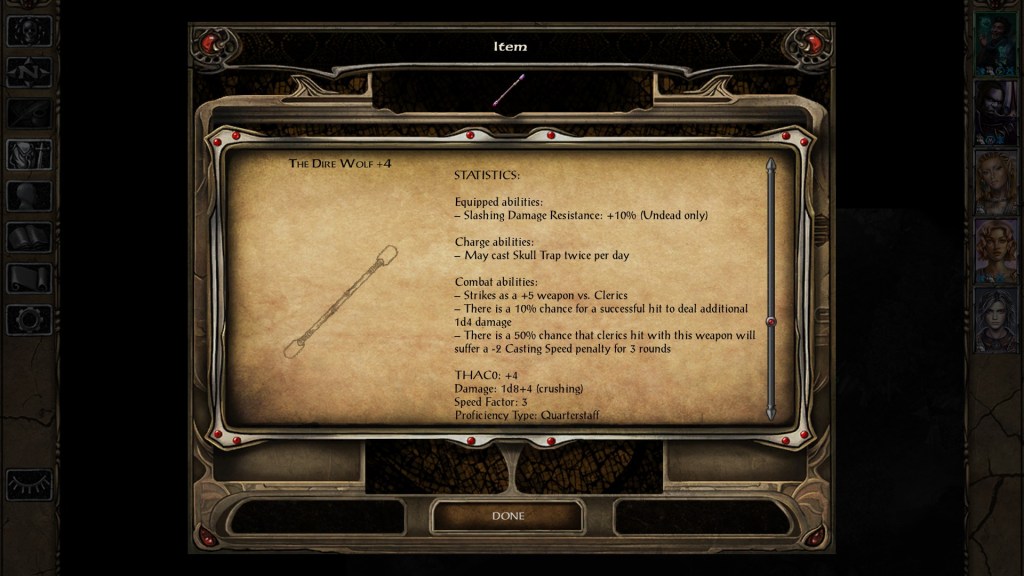This screenshot has width=1024, height=576.
Task: Click the red scrollbar thumb on the description
Action: pos(770,321)
